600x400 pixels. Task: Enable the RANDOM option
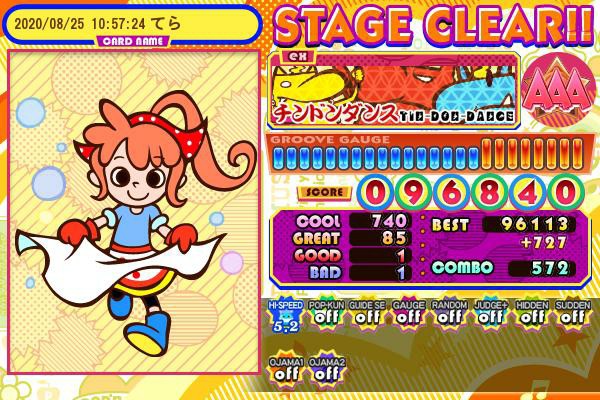tap(448, 315)
